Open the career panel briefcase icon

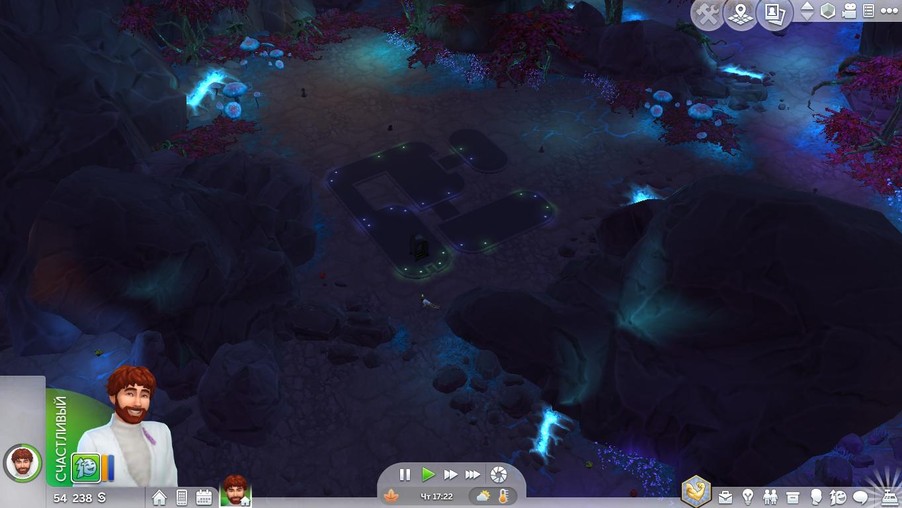[725, 497]
